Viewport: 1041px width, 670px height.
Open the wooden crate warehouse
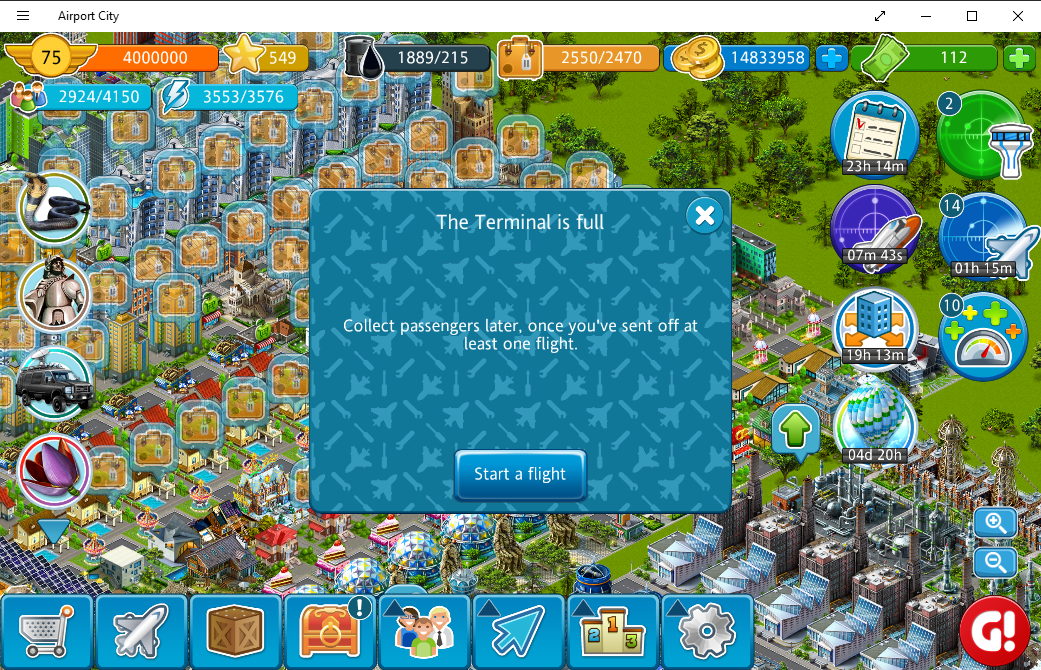coord(235,632)
